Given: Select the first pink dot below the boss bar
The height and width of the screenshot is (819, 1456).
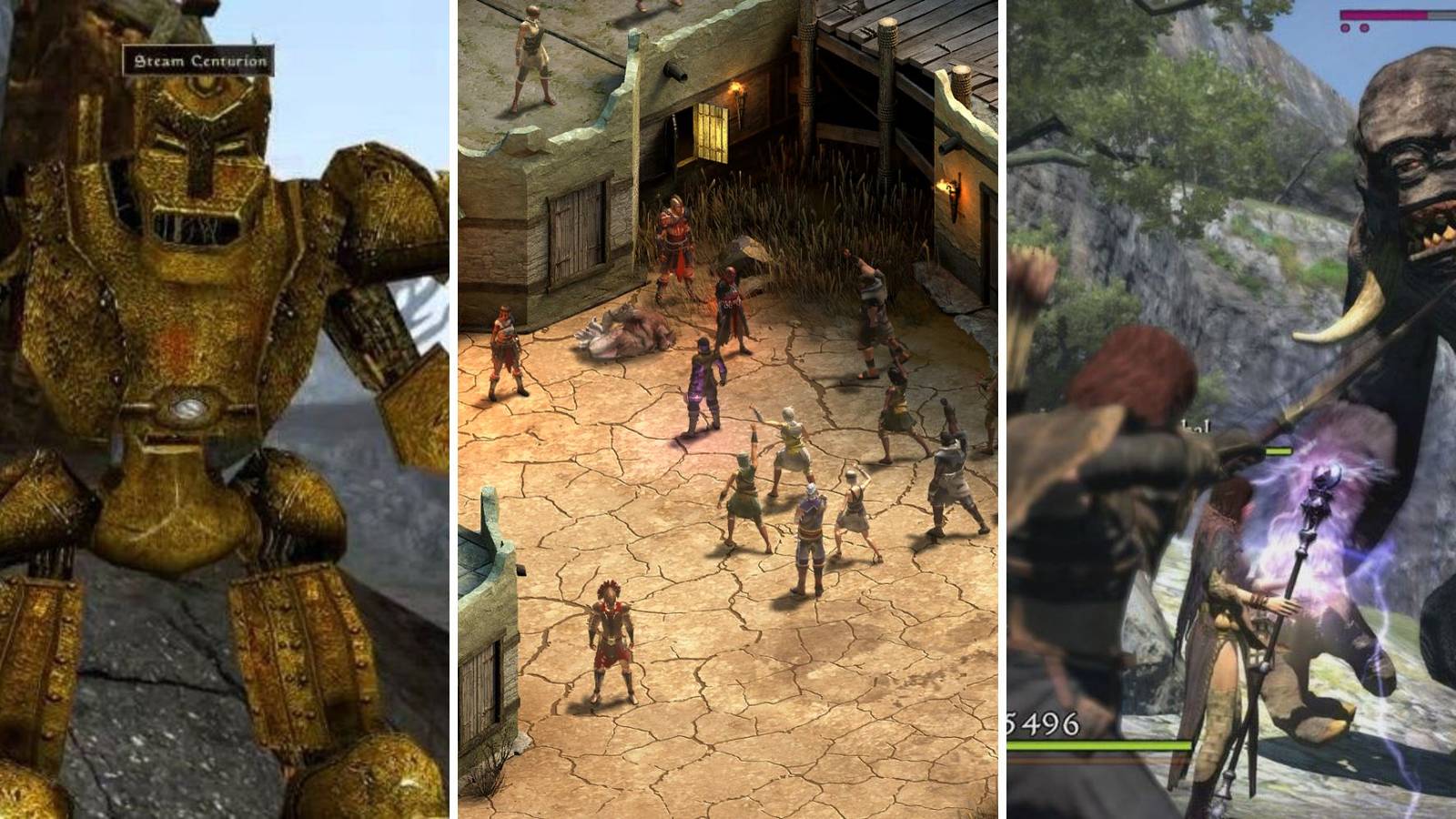Looking at the screenshot, I should click(1345, 27).
